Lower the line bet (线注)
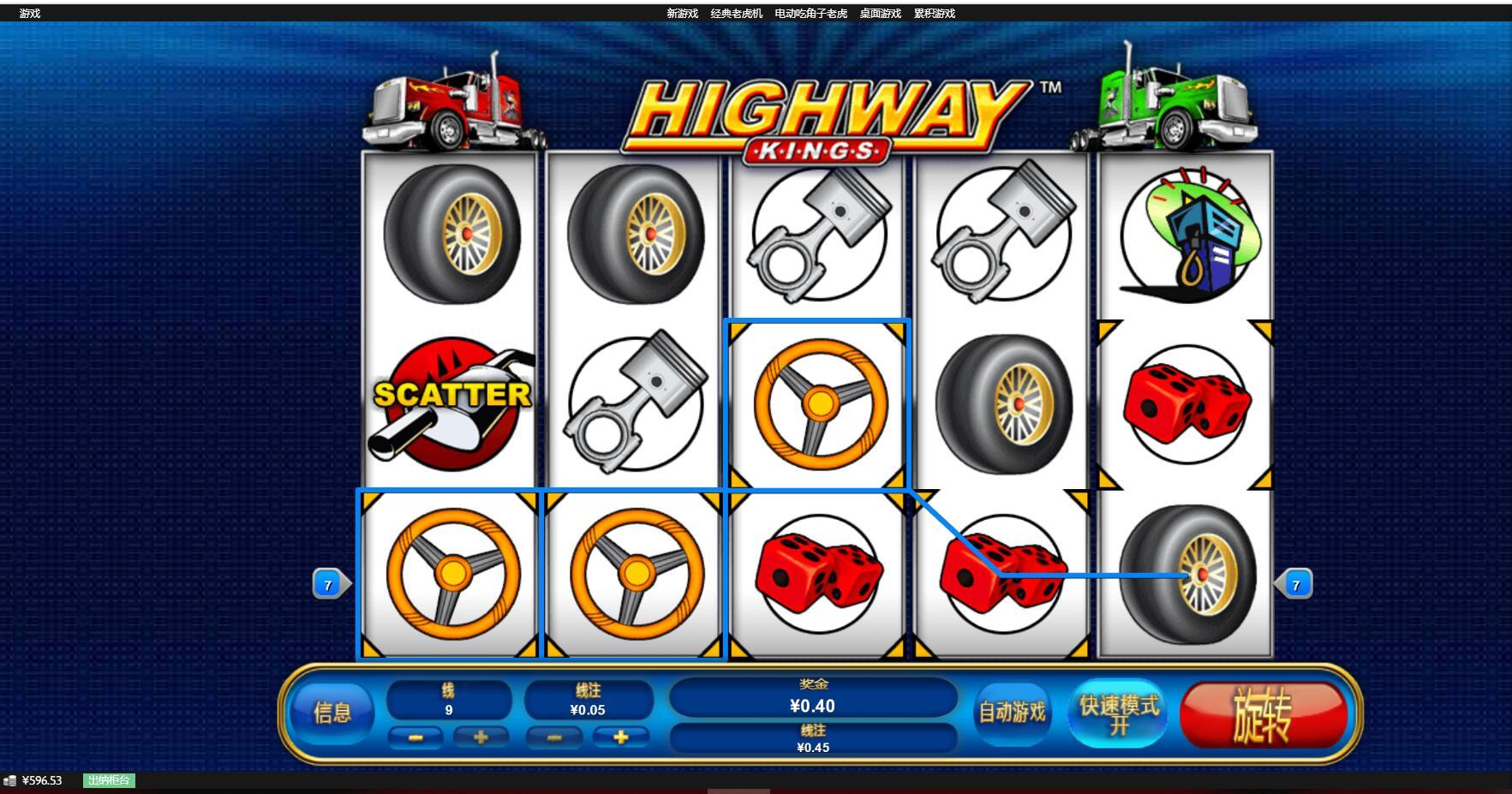1512x794 pixels. pyautogui.click(x=554, y=737)
